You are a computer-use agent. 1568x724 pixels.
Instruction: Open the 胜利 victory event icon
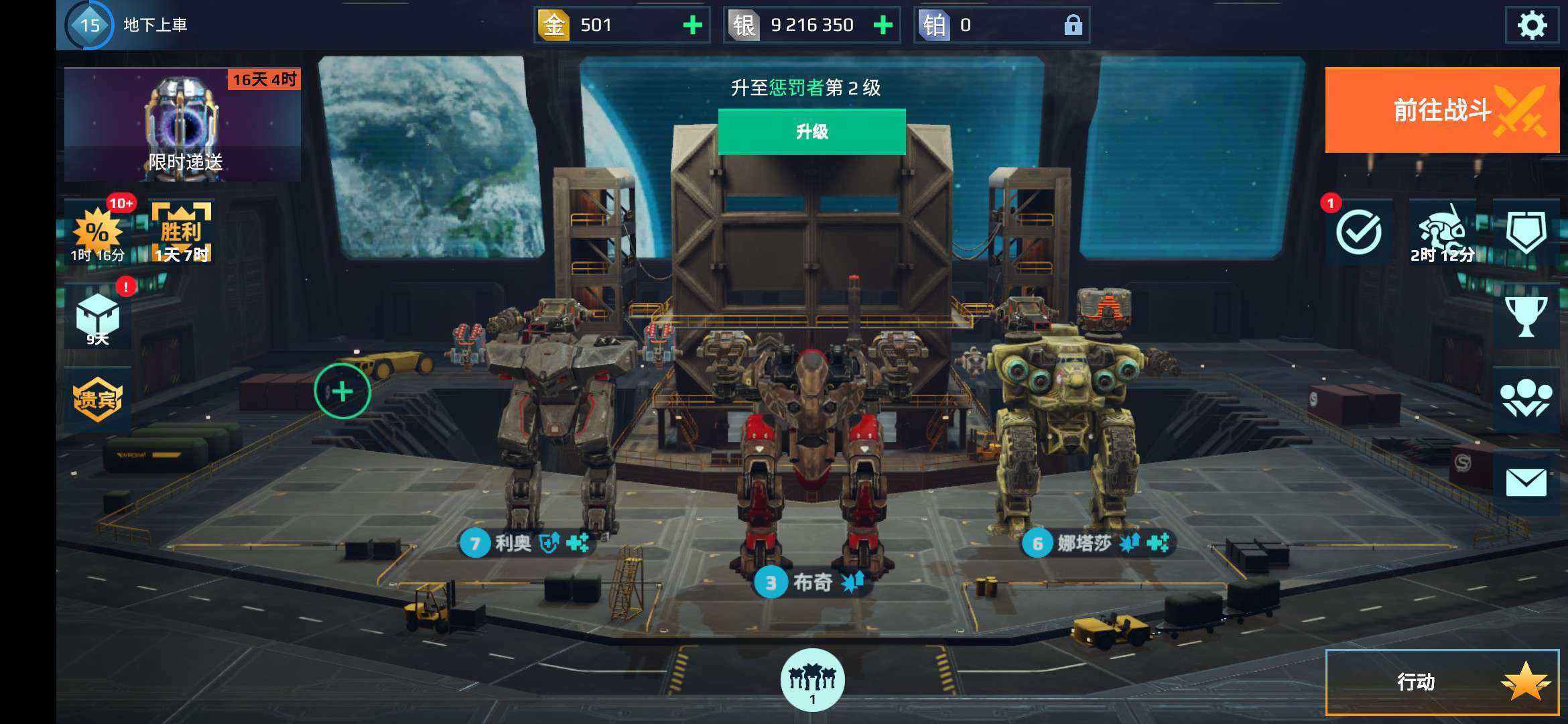click(x=181, y=232)
